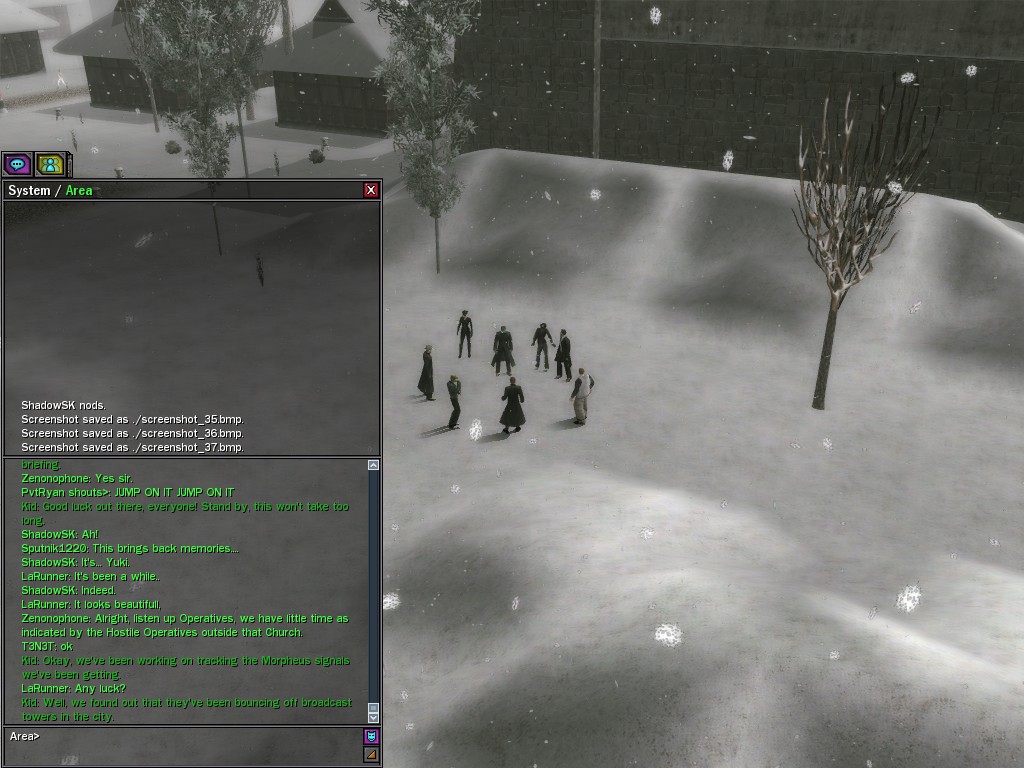Open the purple mask emote icon
1024x768 pixels.
pos(371,737)
